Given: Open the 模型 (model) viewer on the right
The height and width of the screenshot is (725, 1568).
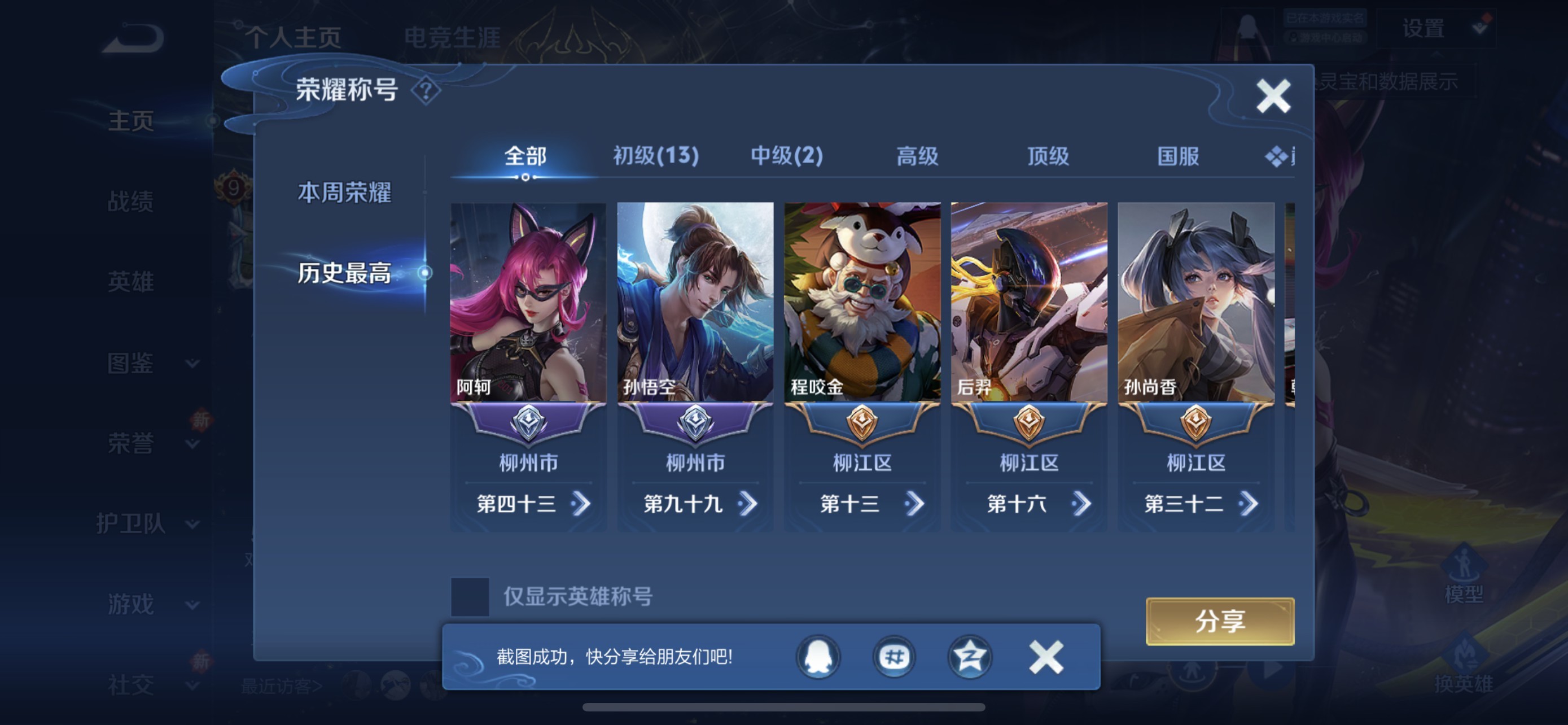Looking at the screenshot, I should coord(1466,575).
